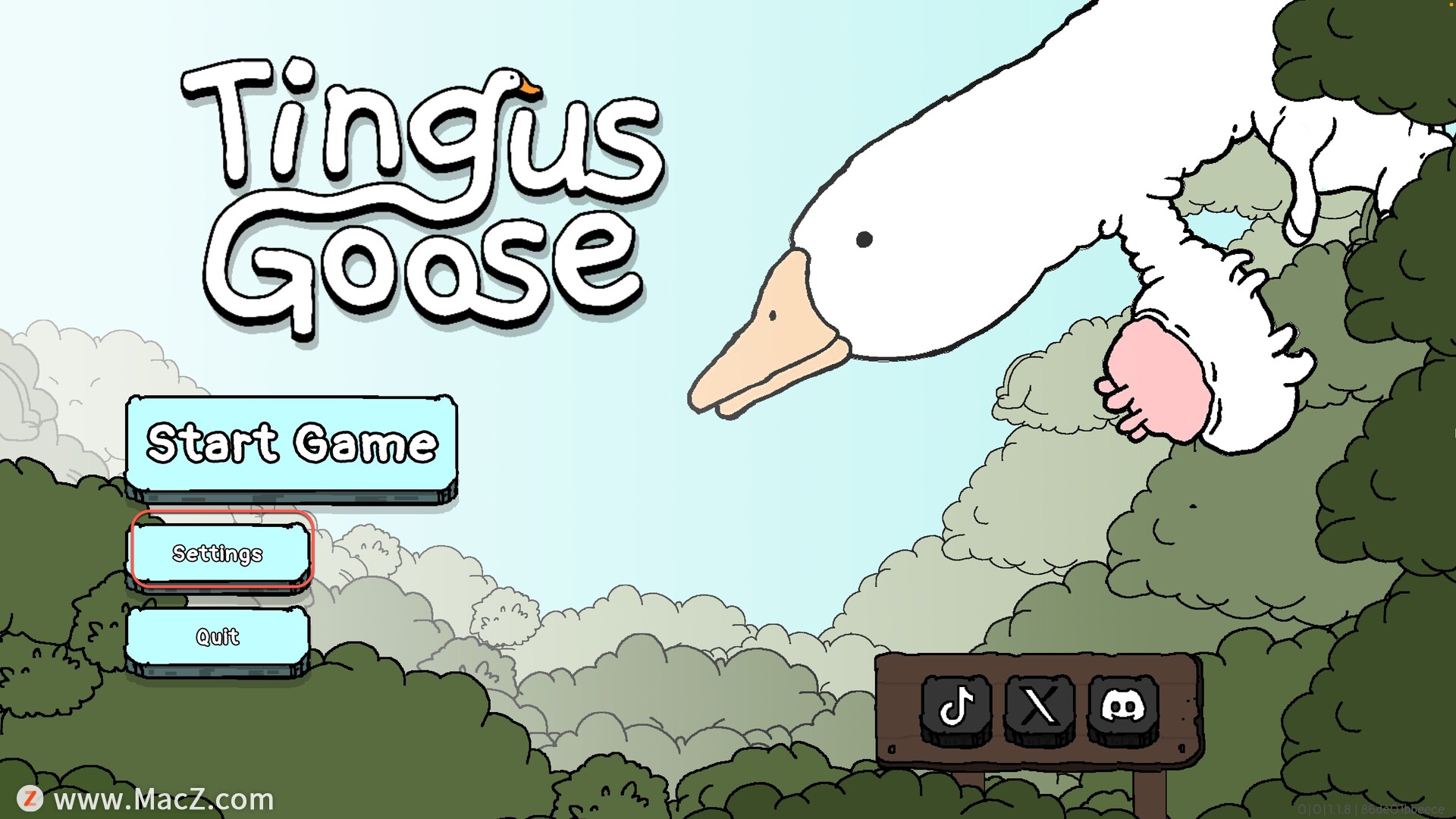Visit the X social media page
The height and width of the screenshot is (819, 1456).
point(1040,708)
